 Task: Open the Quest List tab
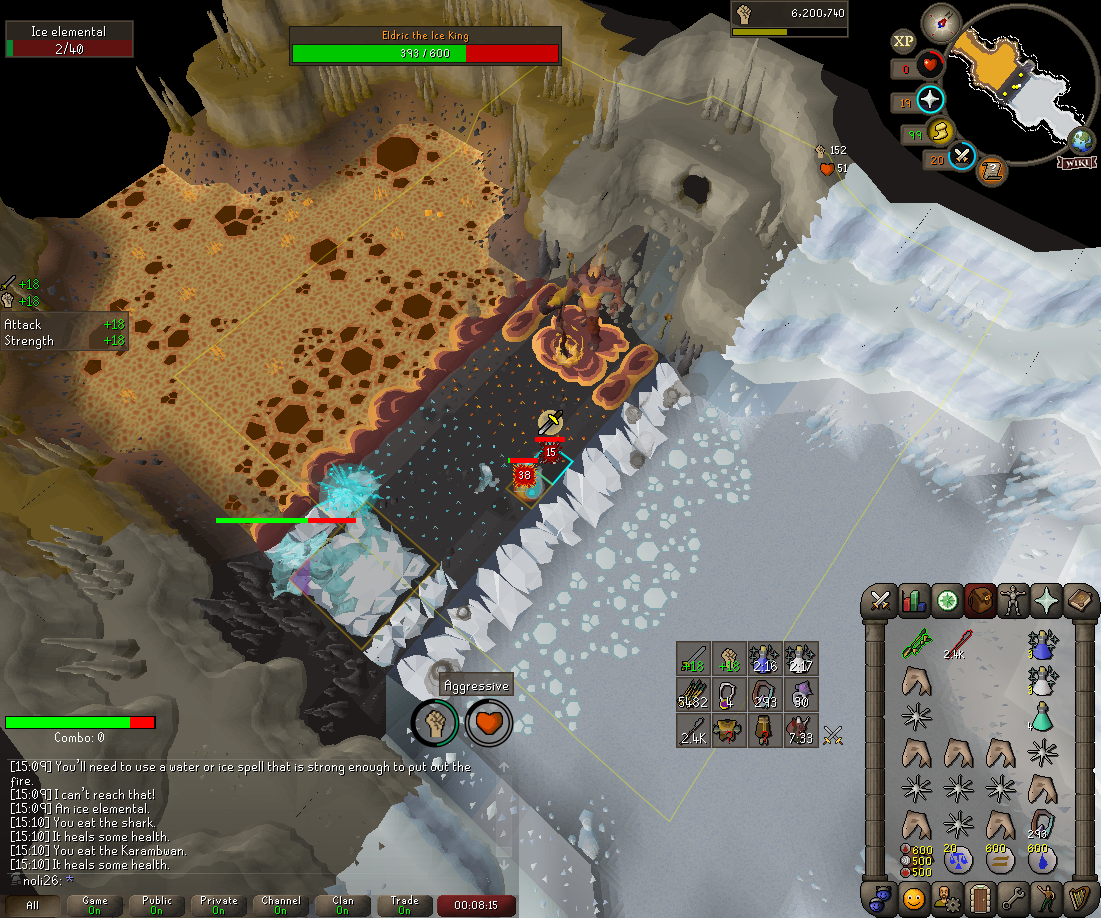tap(947, 600)
